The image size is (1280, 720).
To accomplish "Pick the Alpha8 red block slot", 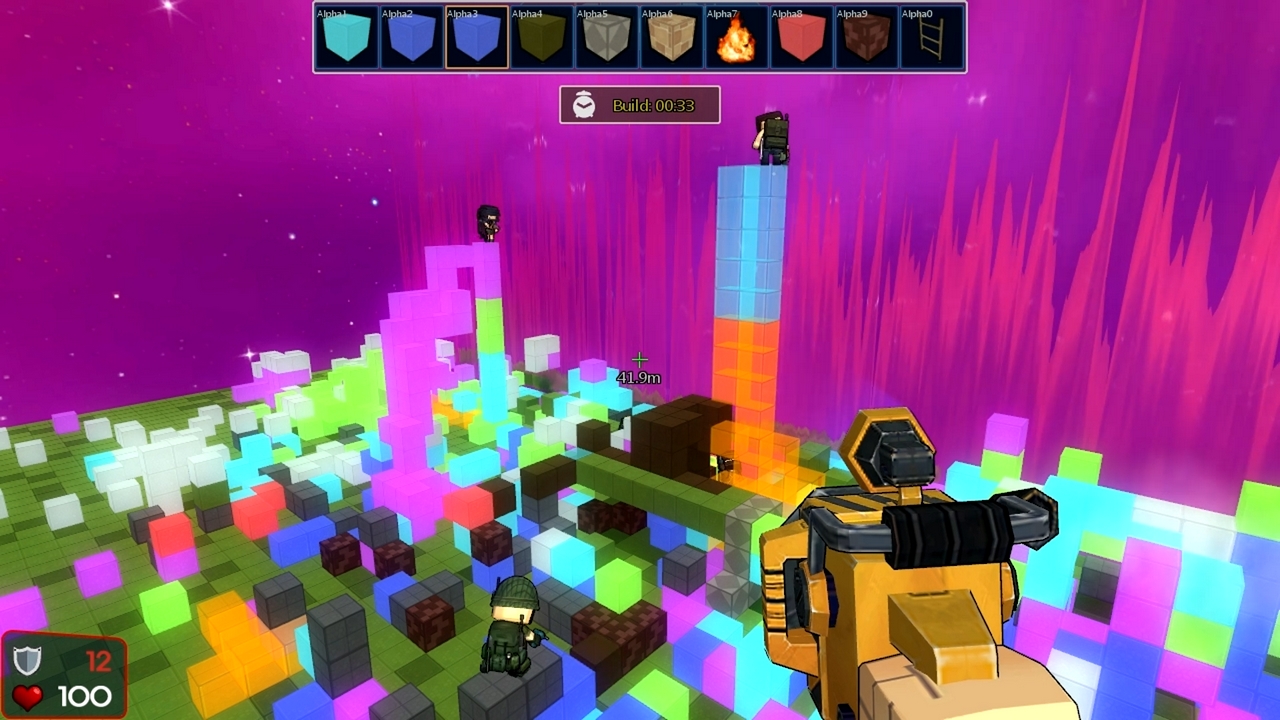I will pos(801,38).
